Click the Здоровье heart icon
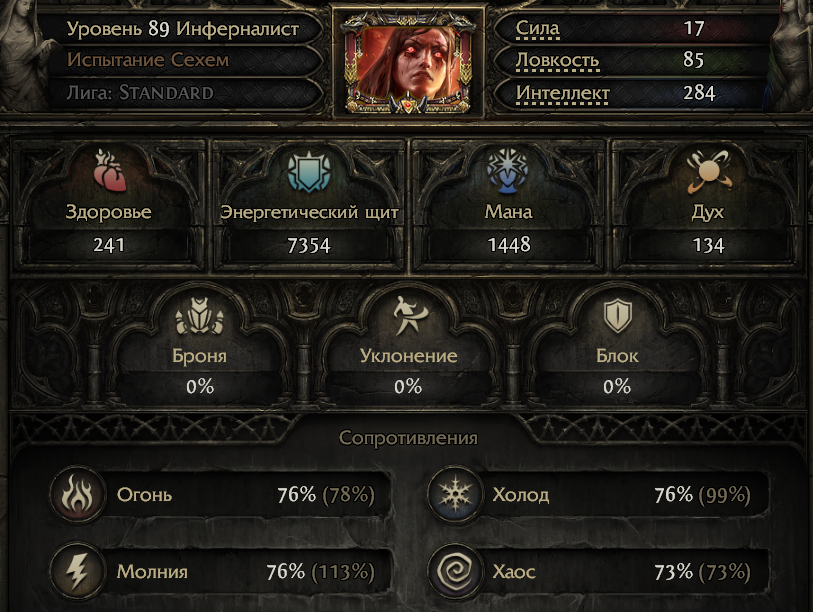This screenshot has width=813, height=612. 108,171
